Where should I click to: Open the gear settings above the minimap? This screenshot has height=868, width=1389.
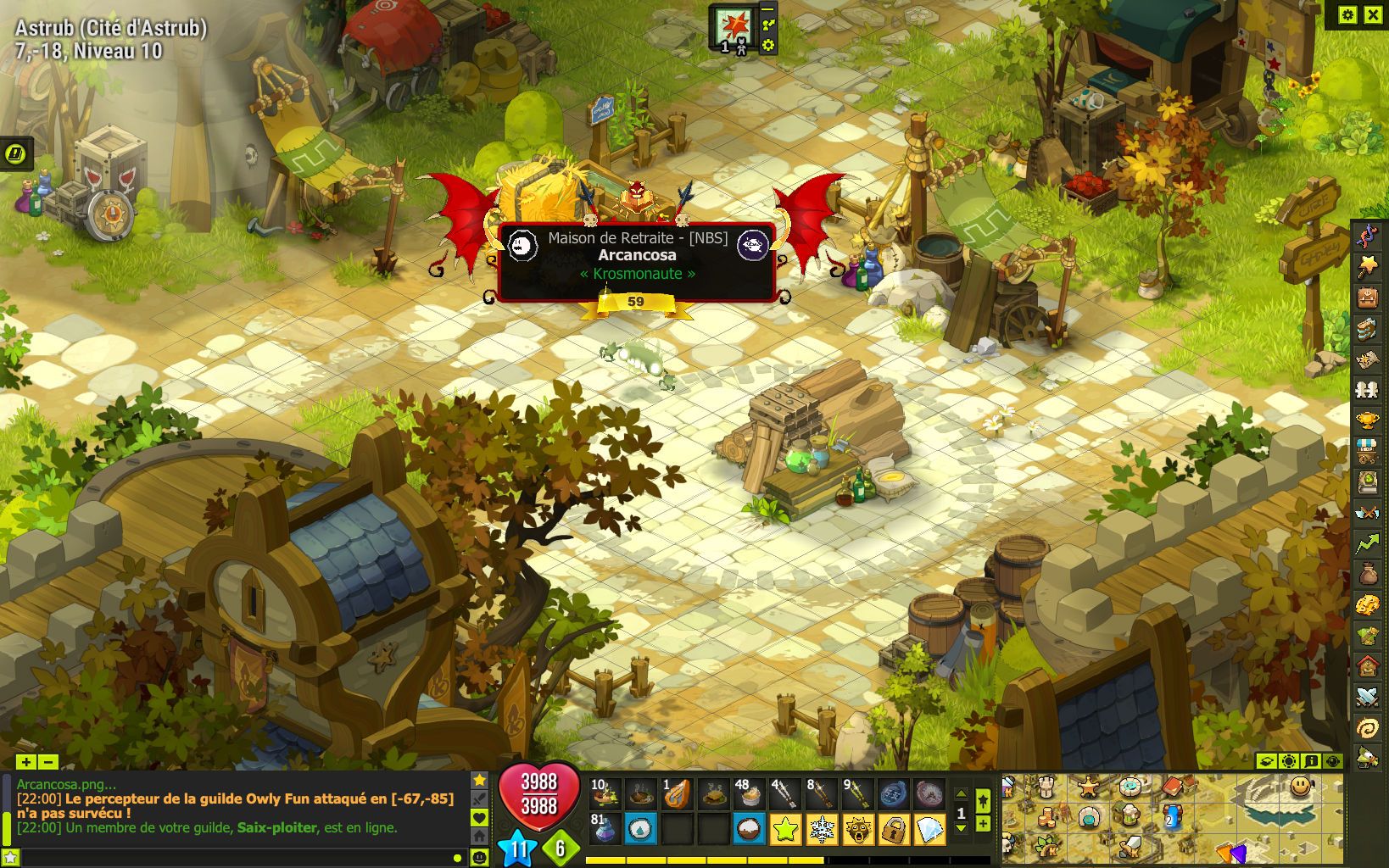1289,761
